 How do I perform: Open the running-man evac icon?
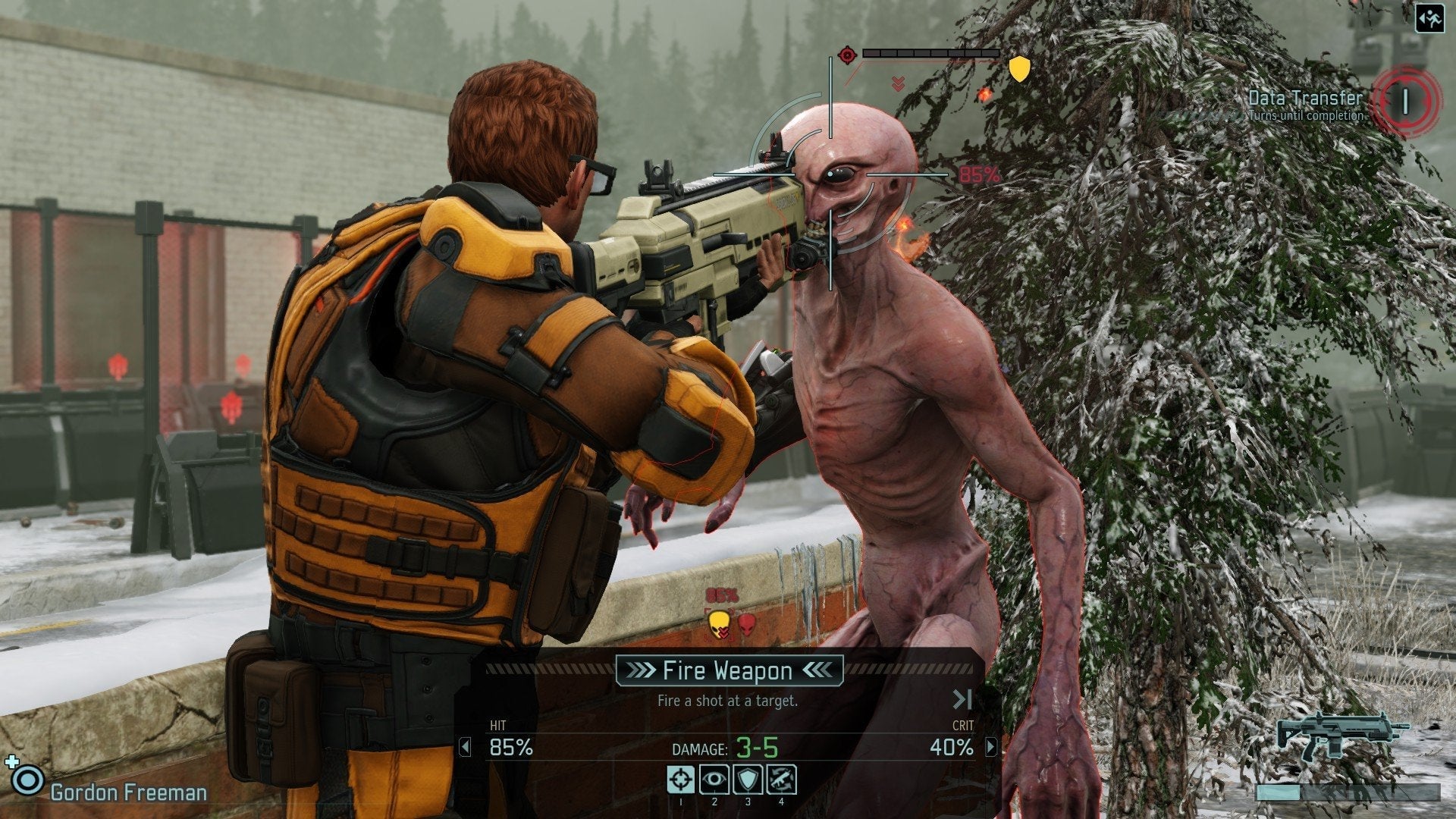click(1429, 17)
